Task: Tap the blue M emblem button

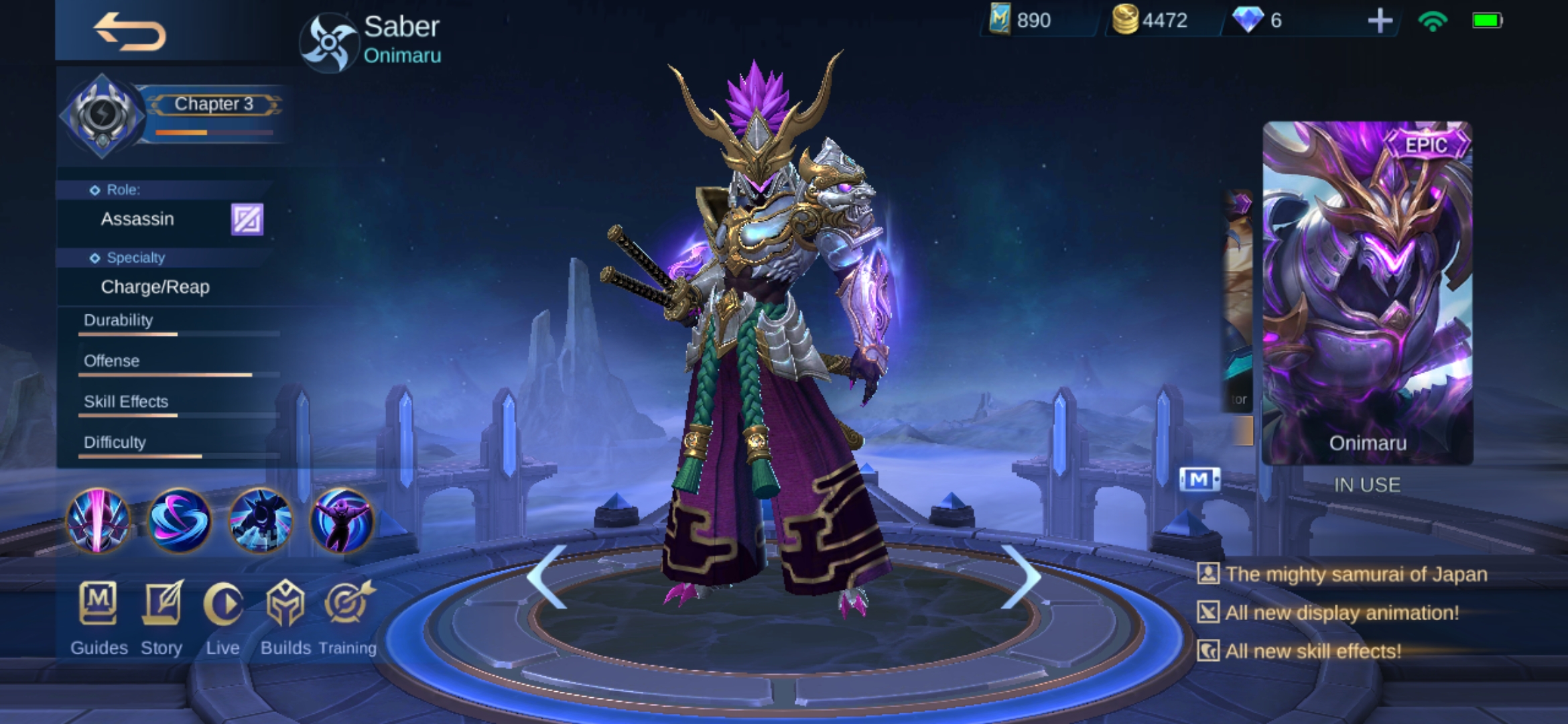Action: coord(1199,479)
